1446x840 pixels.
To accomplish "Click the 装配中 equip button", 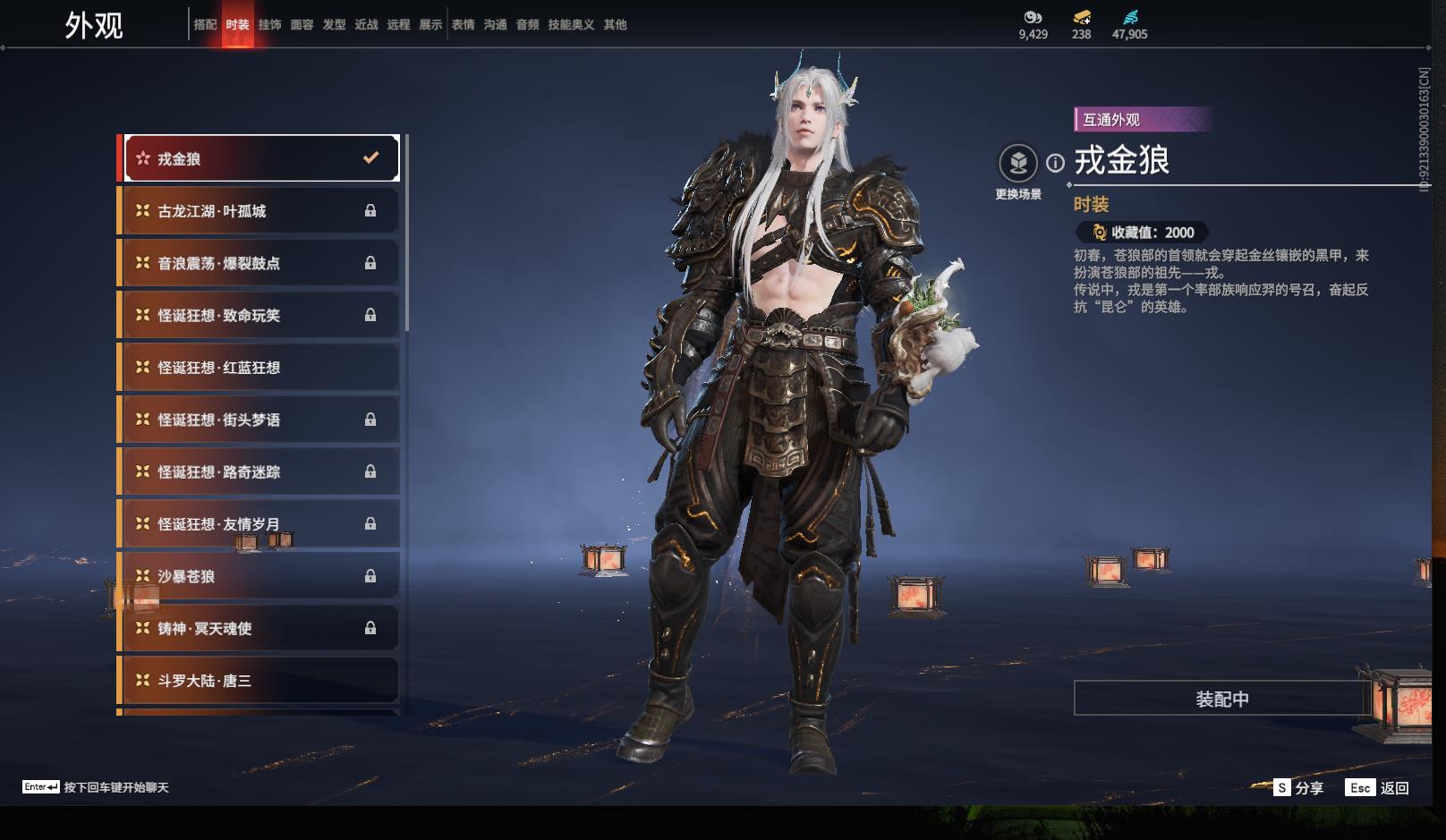I will (1221, 699).
